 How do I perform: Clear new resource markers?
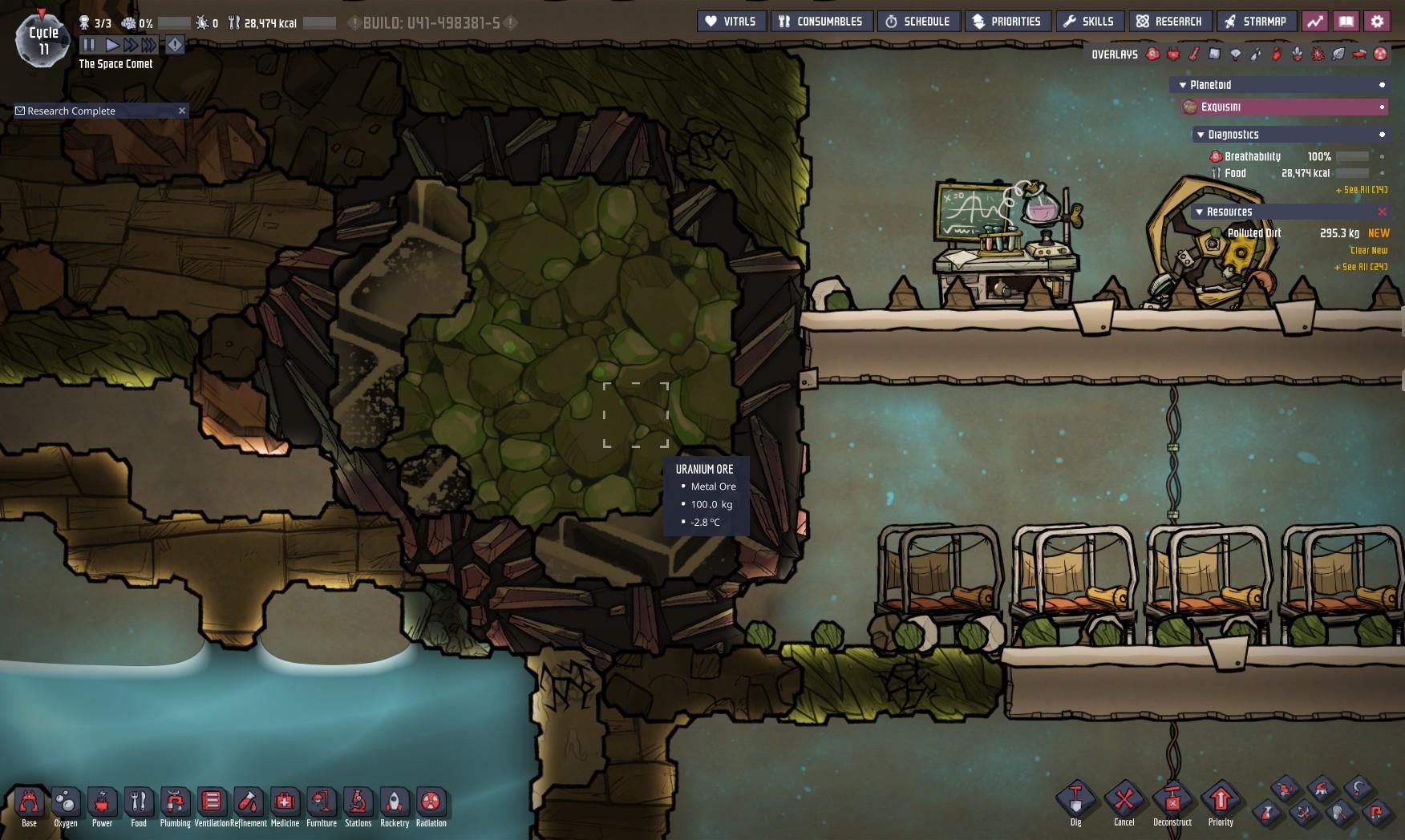pos(1368,250)
